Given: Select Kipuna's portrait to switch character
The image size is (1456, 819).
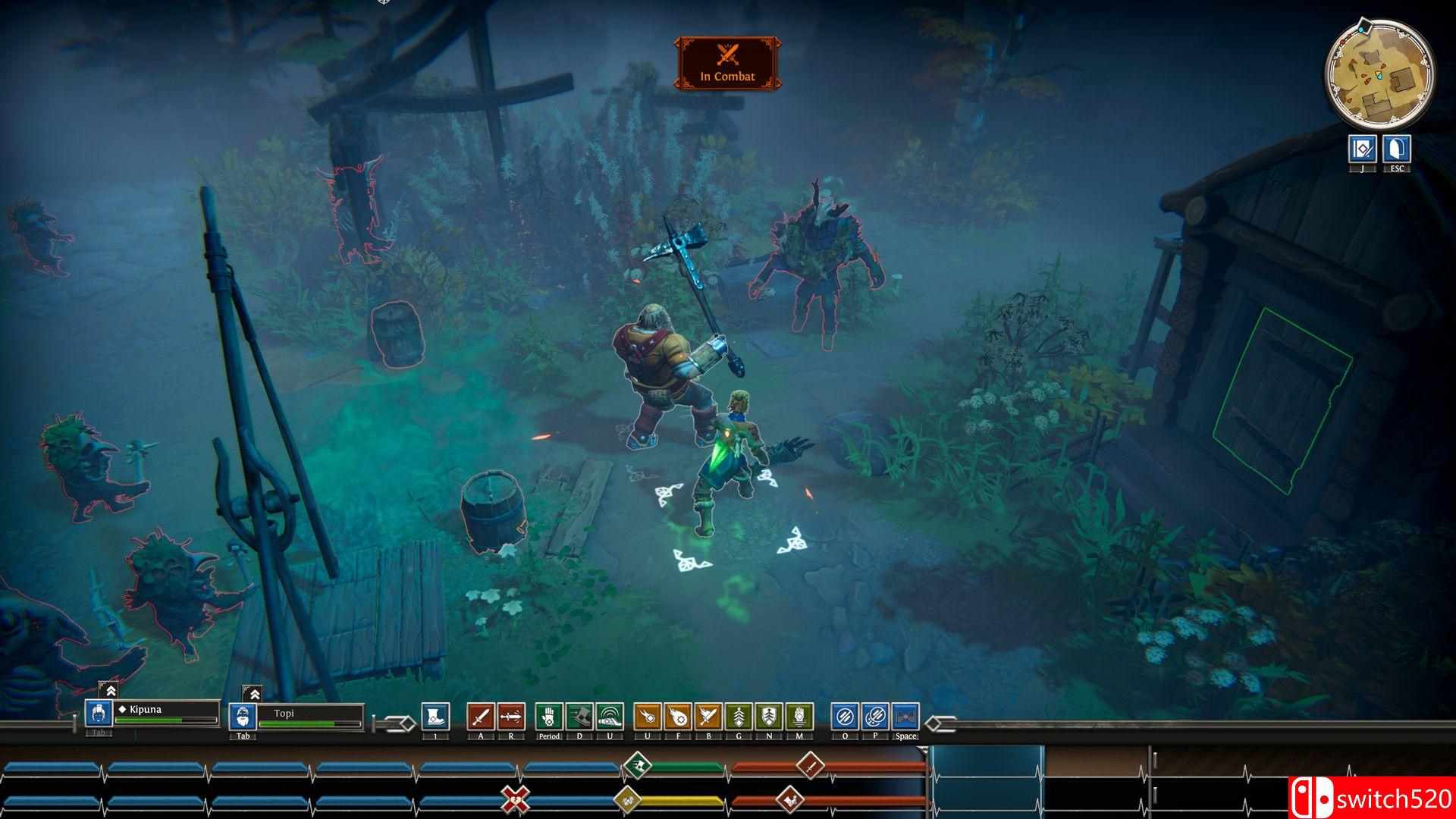Looking at the screenshot, I should (99, 714).
